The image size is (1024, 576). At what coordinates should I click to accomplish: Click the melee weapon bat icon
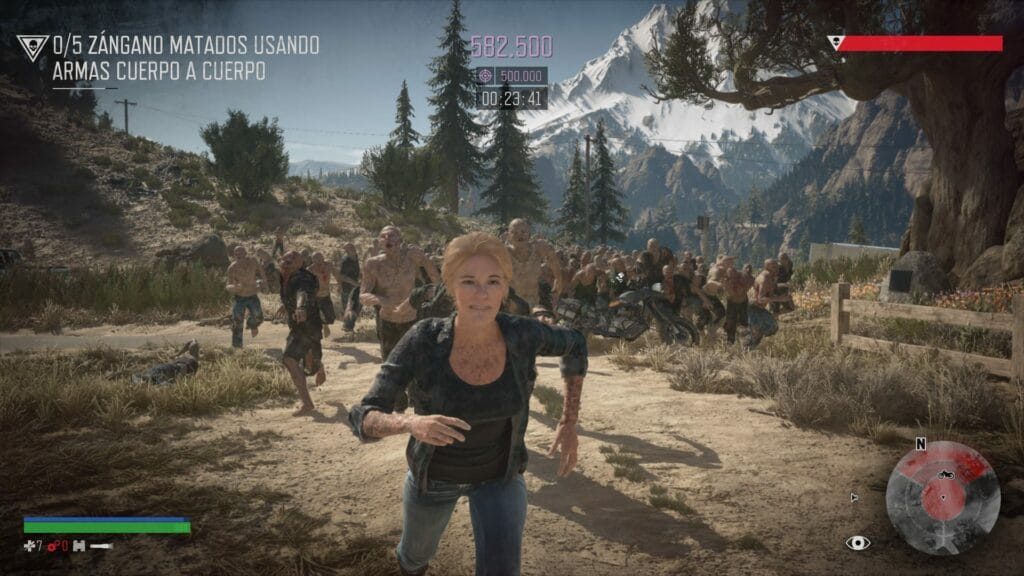click(101, 546)
